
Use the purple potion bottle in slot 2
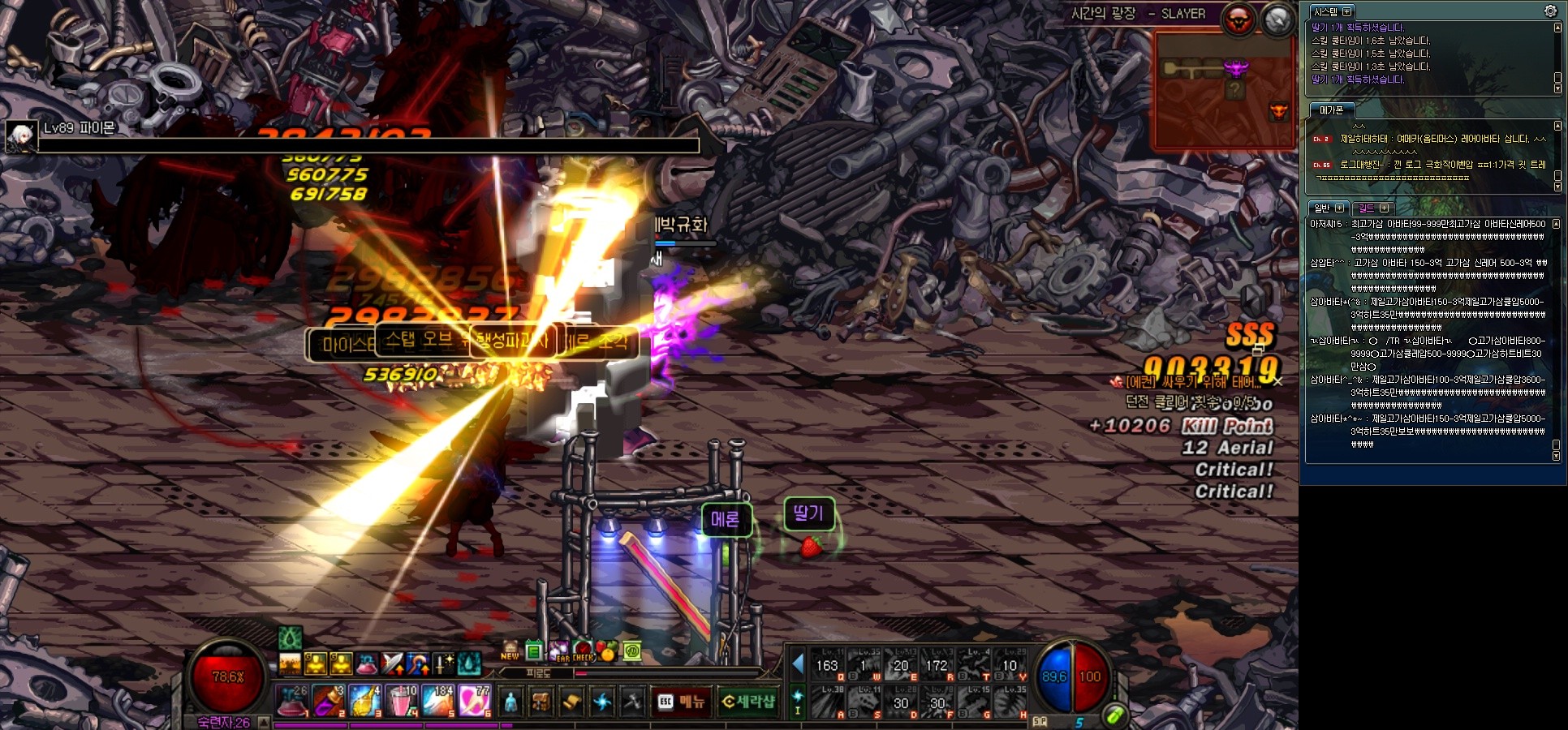[x=330, y=701]
